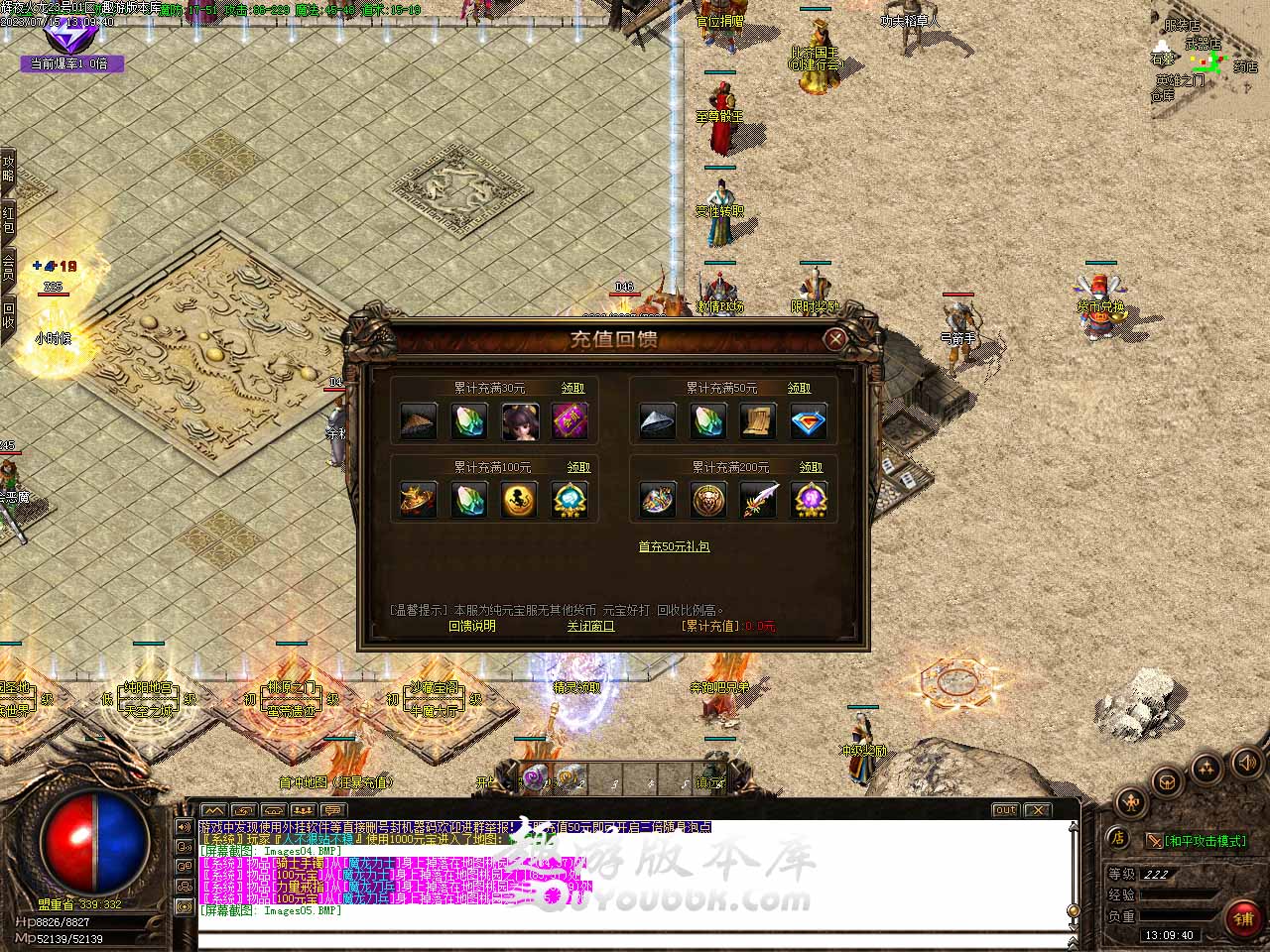Toggle the 和平攻击模式 attack mode button
Image resolution: width=1270 pixels, height=952 pixels.
pos(1196,841)
